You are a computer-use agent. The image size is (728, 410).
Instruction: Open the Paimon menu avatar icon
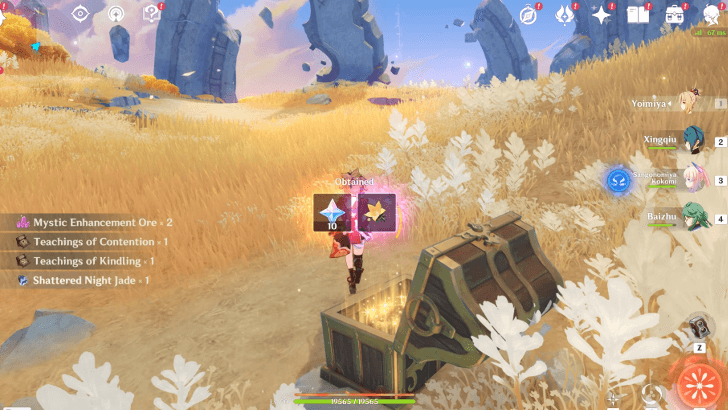(711, 12)
